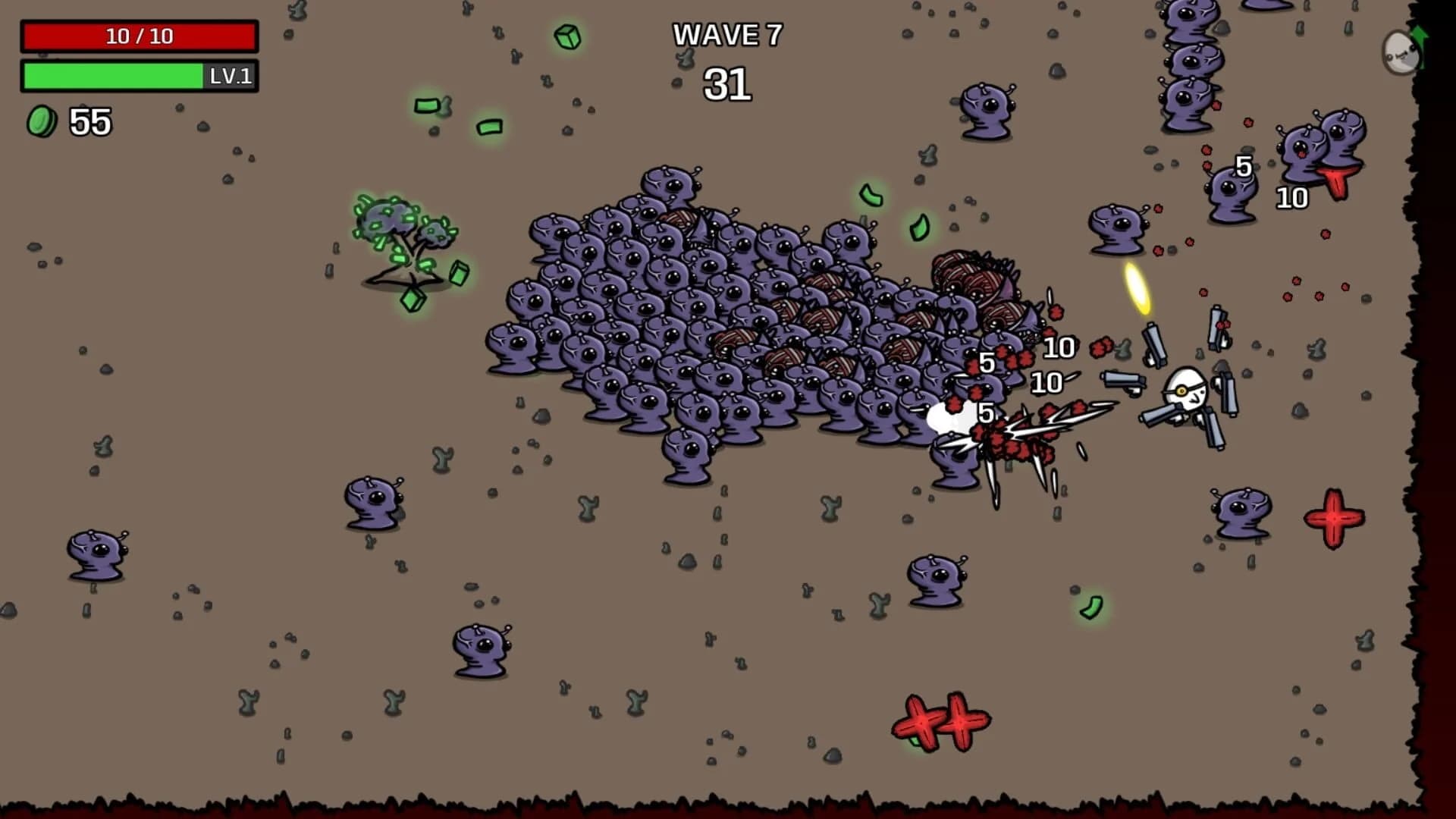Screen dimensions: 1456x819
Task: Click the green experience bar
Action: click(x=114, y=77)
